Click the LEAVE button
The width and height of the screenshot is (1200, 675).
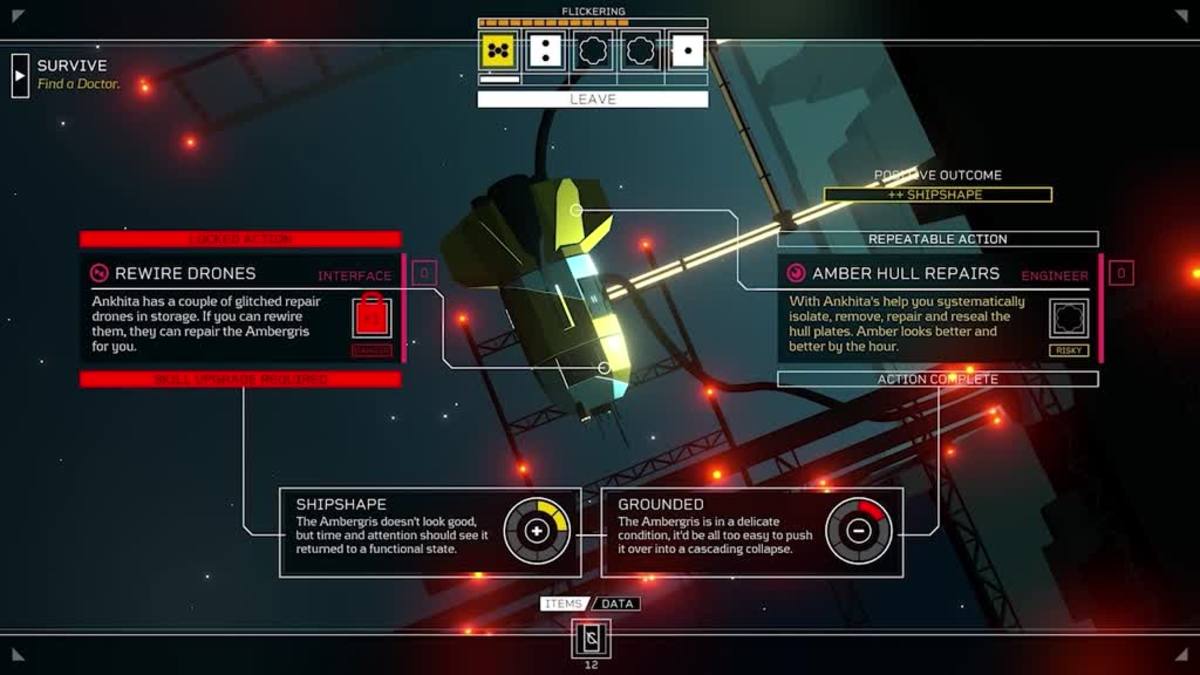pyautogui.click(x=592, y=99)
